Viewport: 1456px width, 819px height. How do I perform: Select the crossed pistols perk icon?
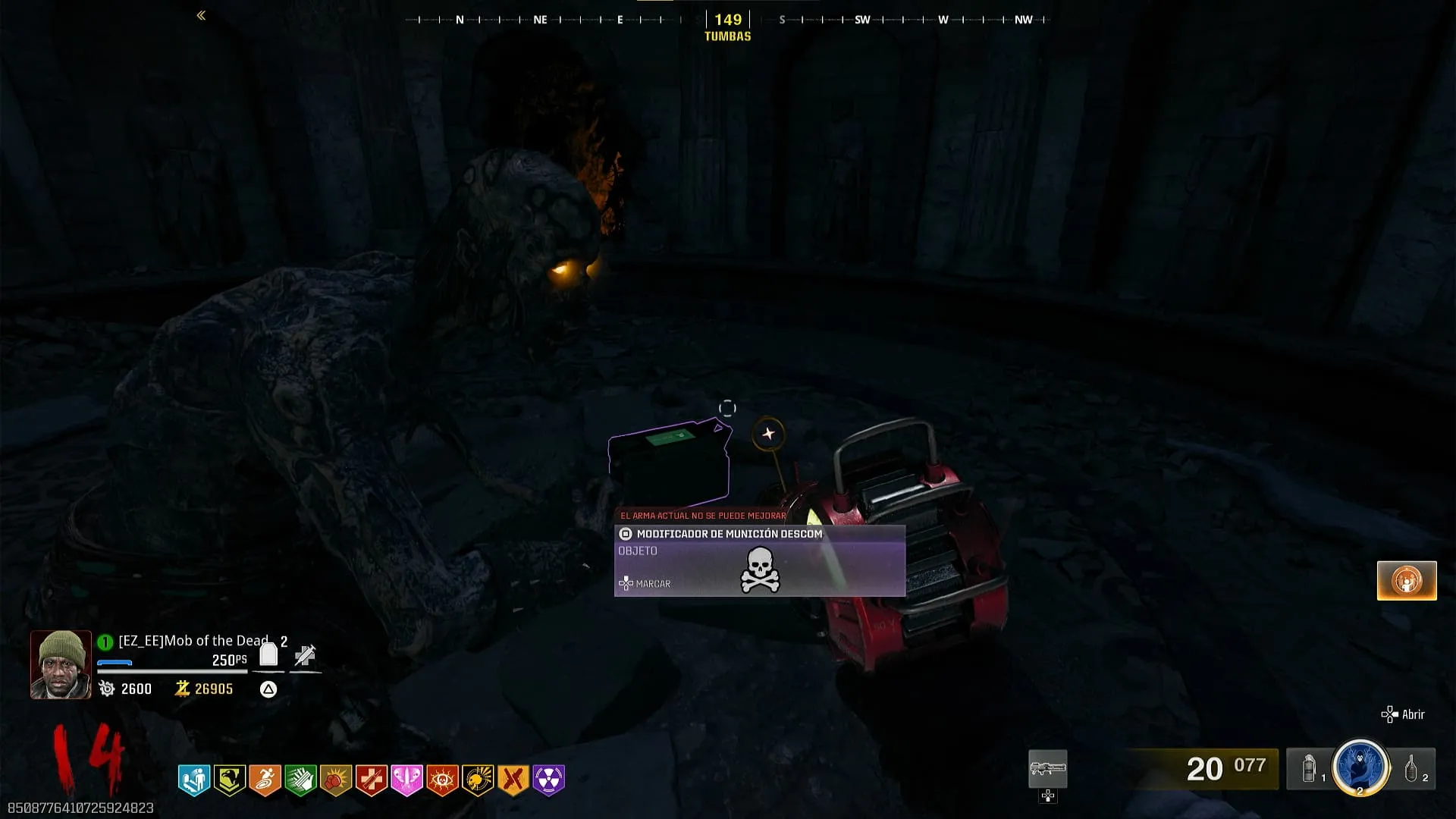(x=513, y=780)
